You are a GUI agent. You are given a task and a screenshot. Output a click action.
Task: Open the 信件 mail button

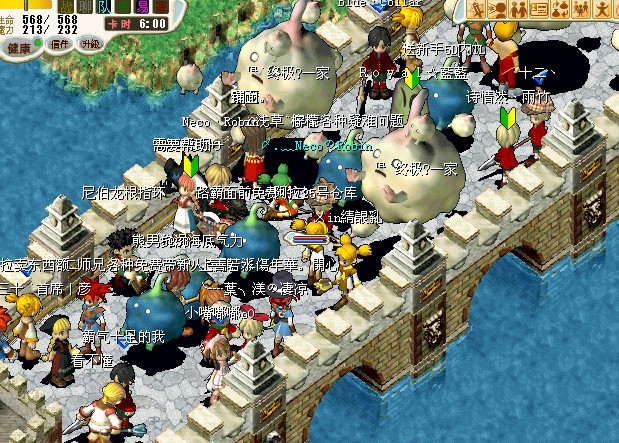(x=60, y=44)
